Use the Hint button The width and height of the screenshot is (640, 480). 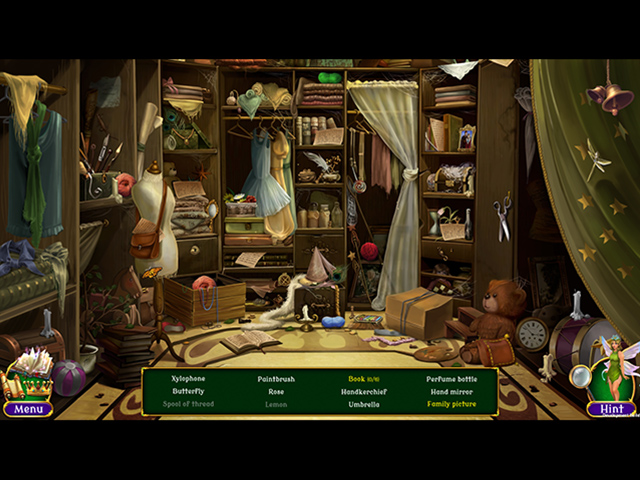[611, 409]
